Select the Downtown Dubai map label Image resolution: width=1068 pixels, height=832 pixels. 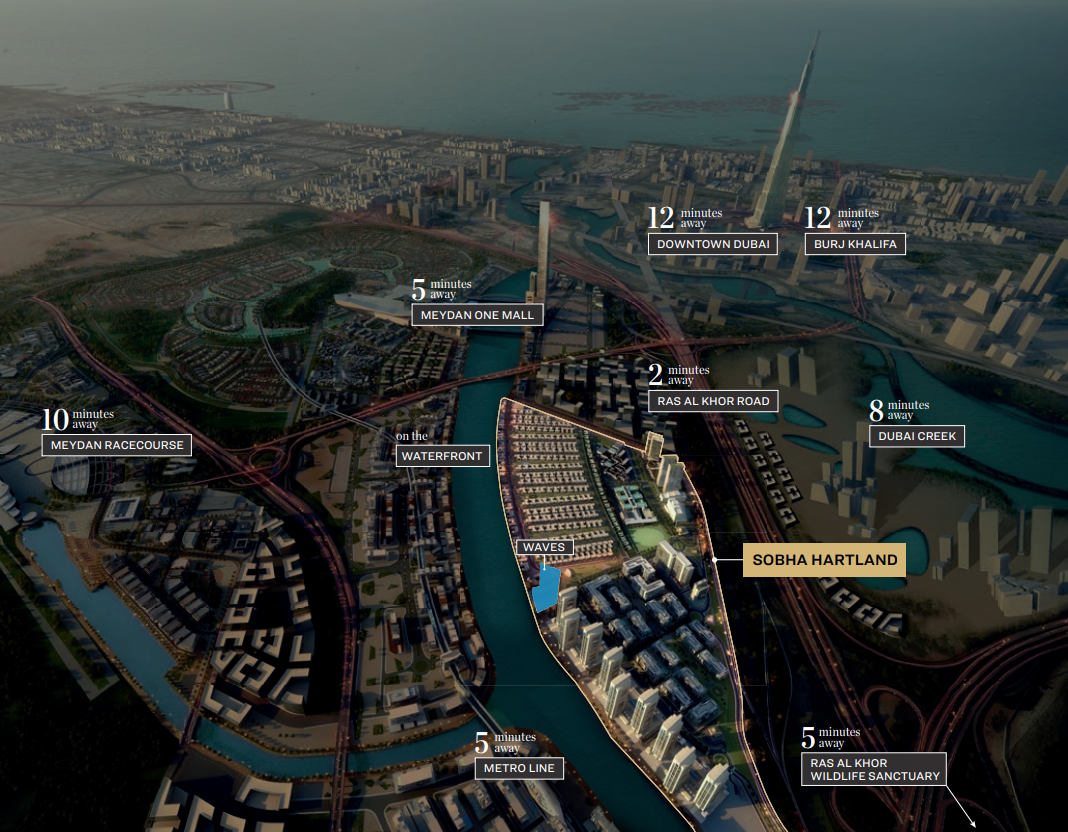tap(712, 244)
